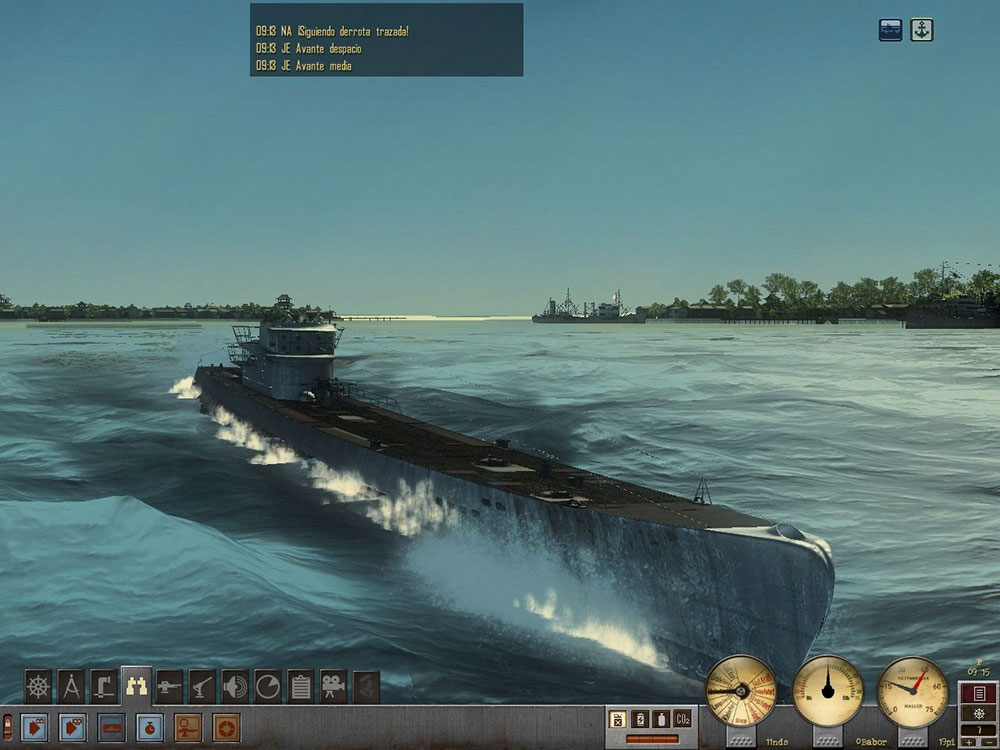Click the anchor icon at top right
1000x750 pixels.
pos(921,30)
